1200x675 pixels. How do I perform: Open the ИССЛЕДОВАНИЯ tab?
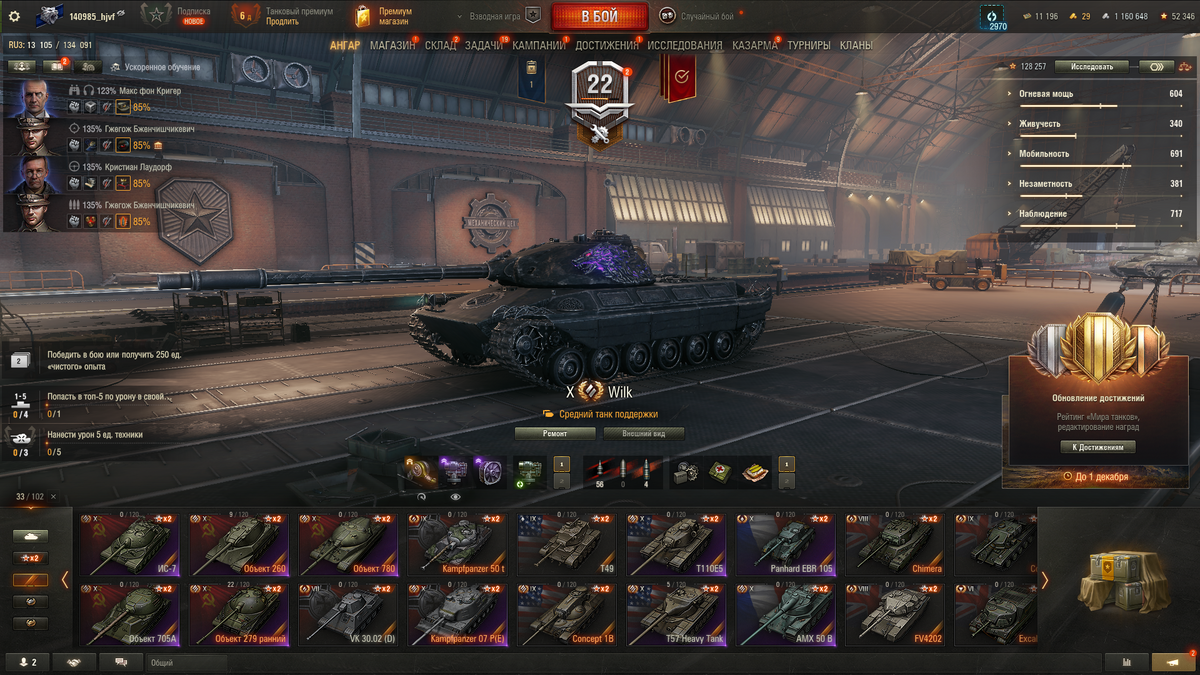coord(684,46)
